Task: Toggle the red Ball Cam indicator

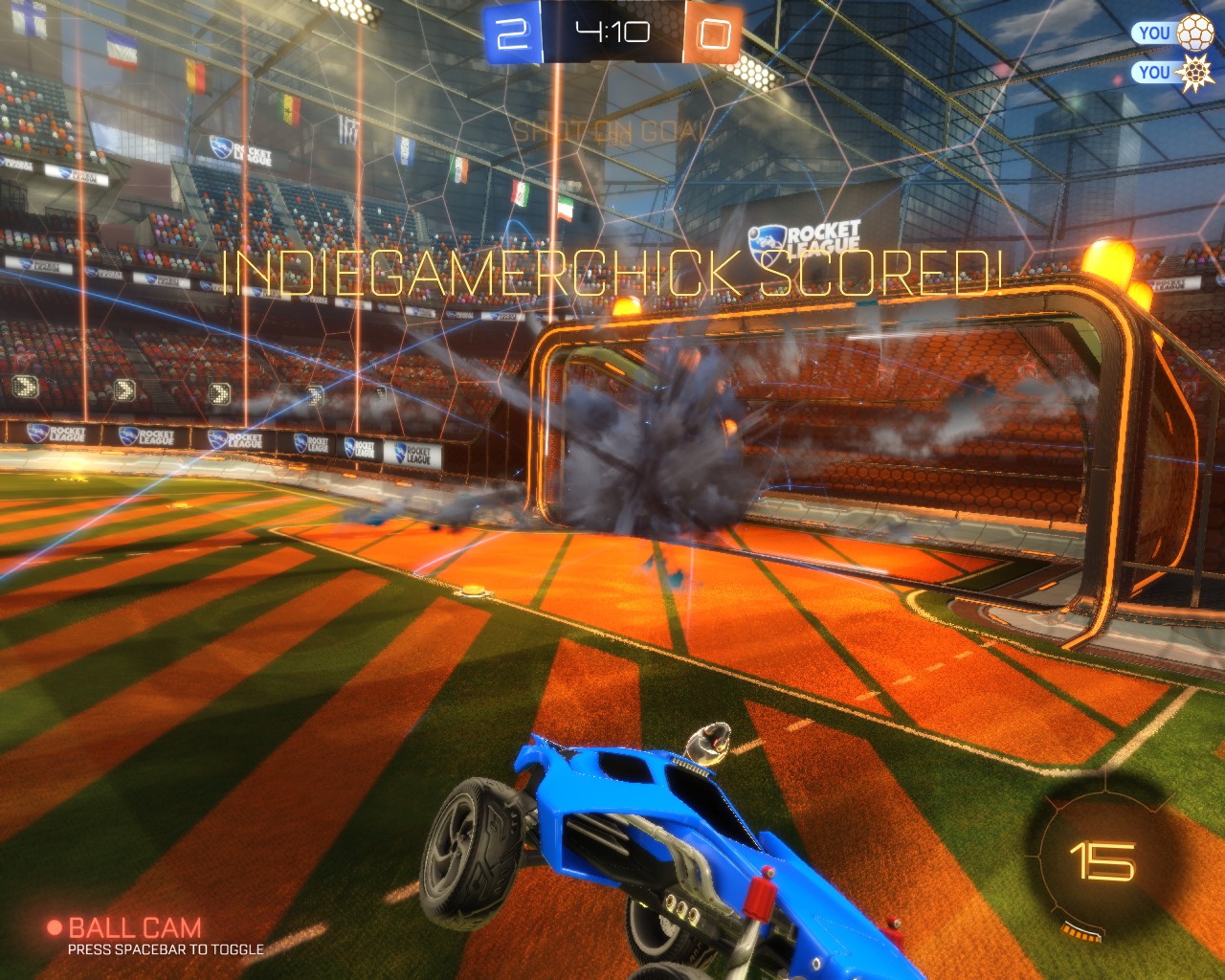Action: 55,927
